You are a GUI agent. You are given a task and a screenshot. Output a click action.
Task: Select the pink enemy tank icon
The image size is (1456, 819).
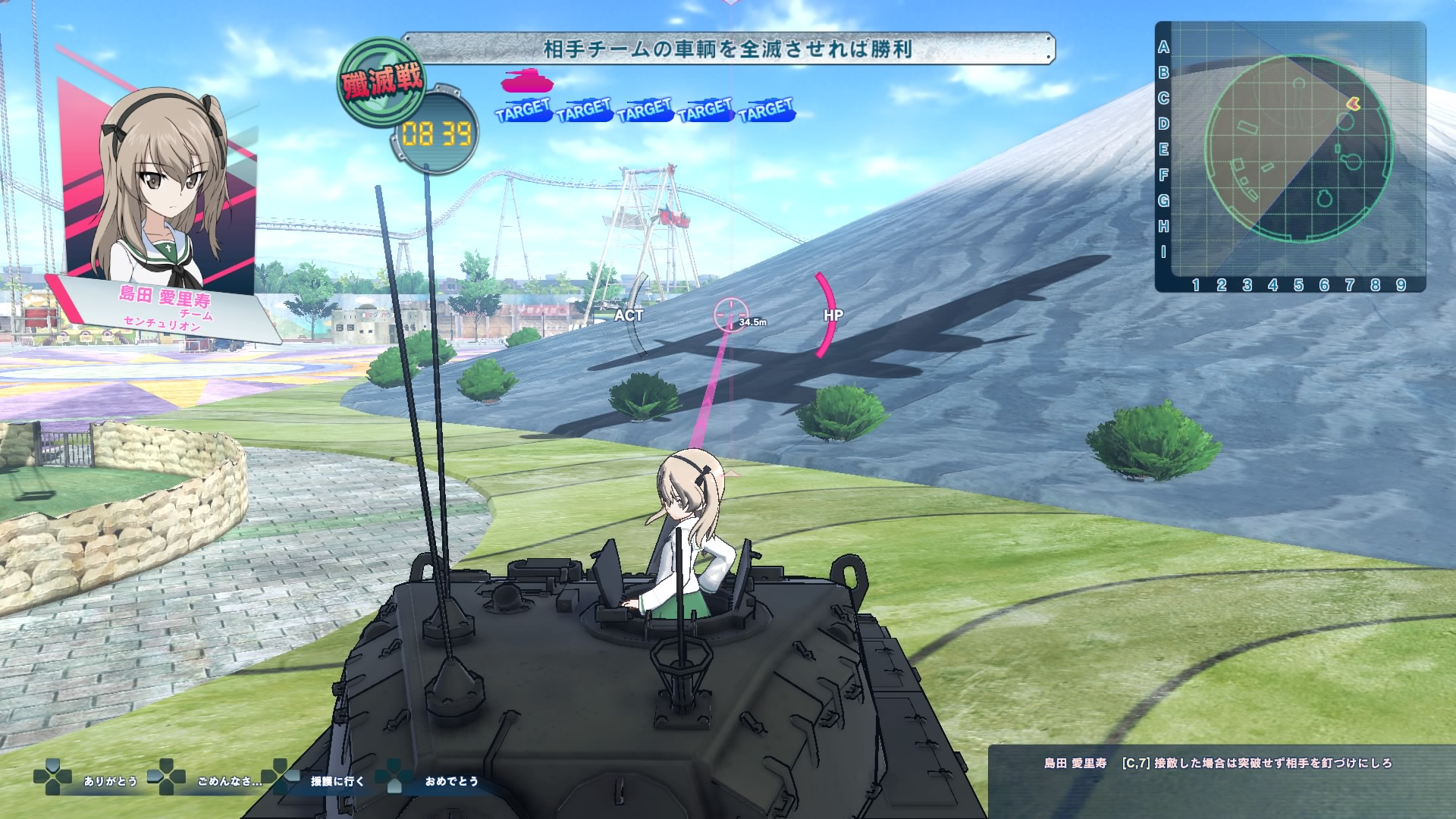pos(527,81)
